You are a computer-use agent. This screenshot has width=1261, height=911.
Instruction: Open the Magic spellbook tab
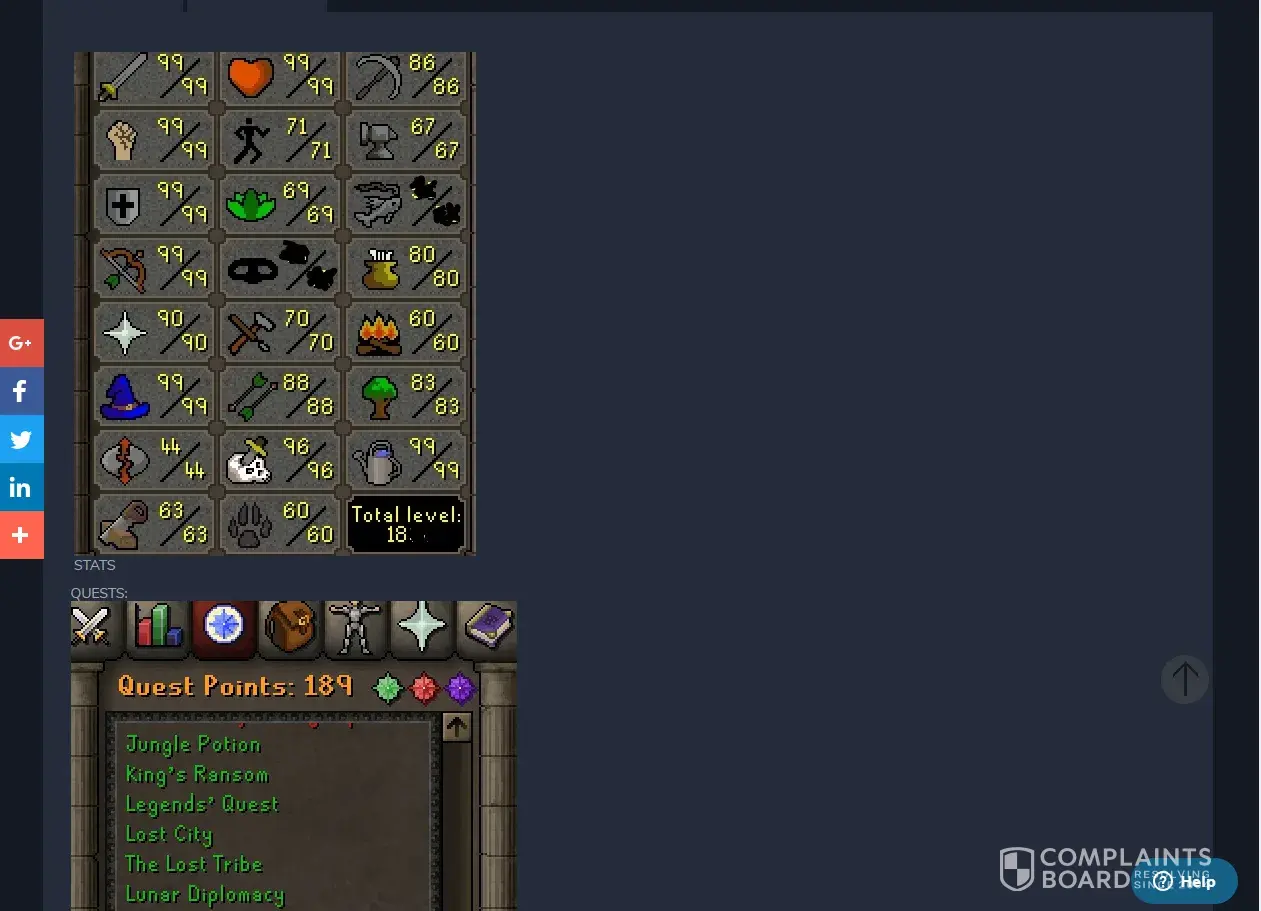click(x=487, y=627)
